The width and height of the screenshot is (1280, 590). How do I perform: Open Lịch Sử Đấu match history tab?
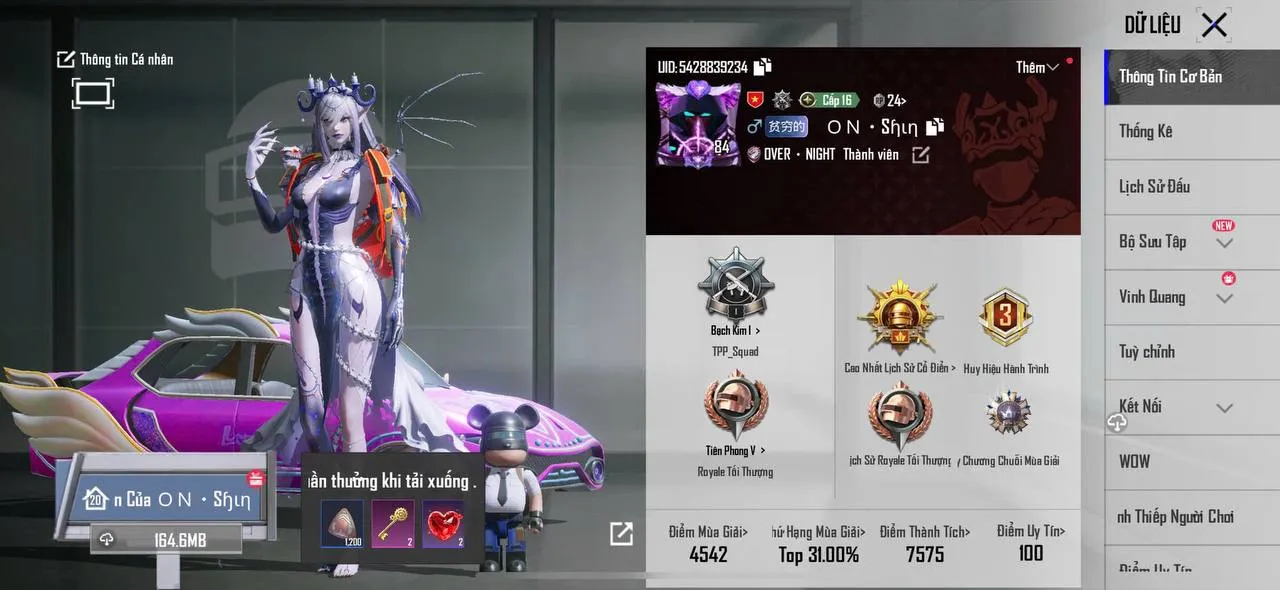pos(1154,186)
